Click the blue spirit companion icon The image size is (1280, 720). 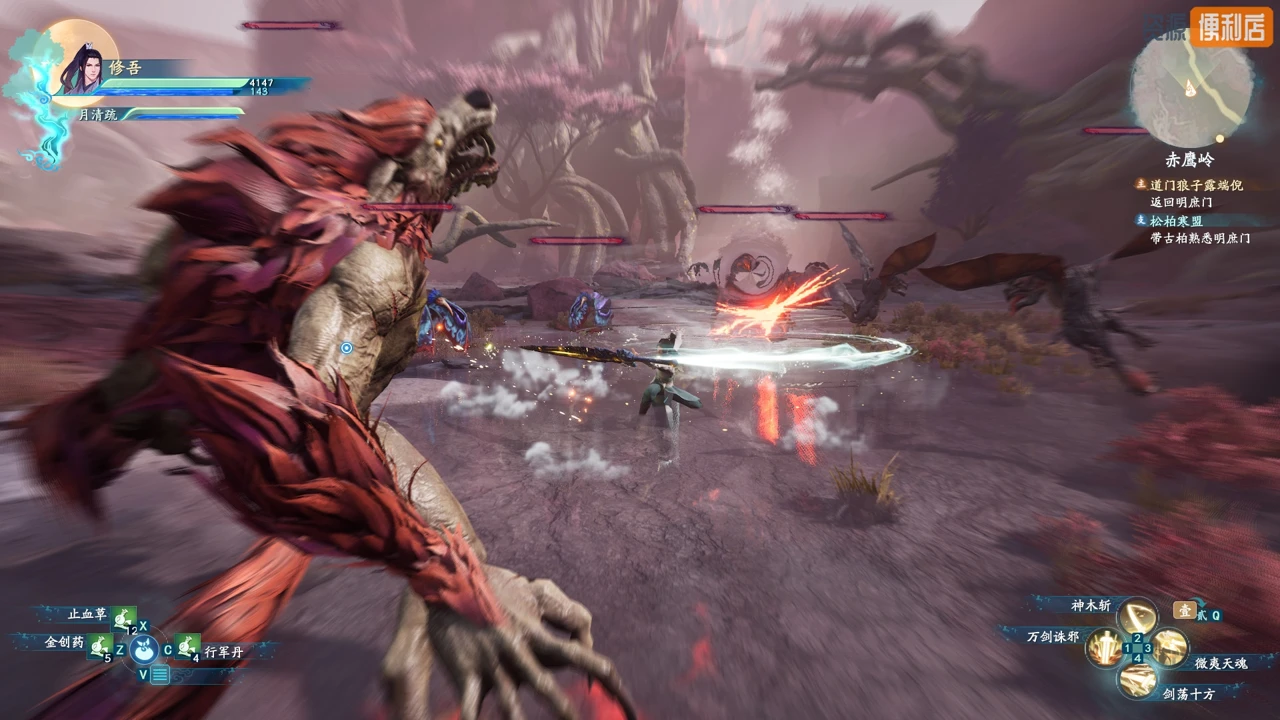(144, 651)
